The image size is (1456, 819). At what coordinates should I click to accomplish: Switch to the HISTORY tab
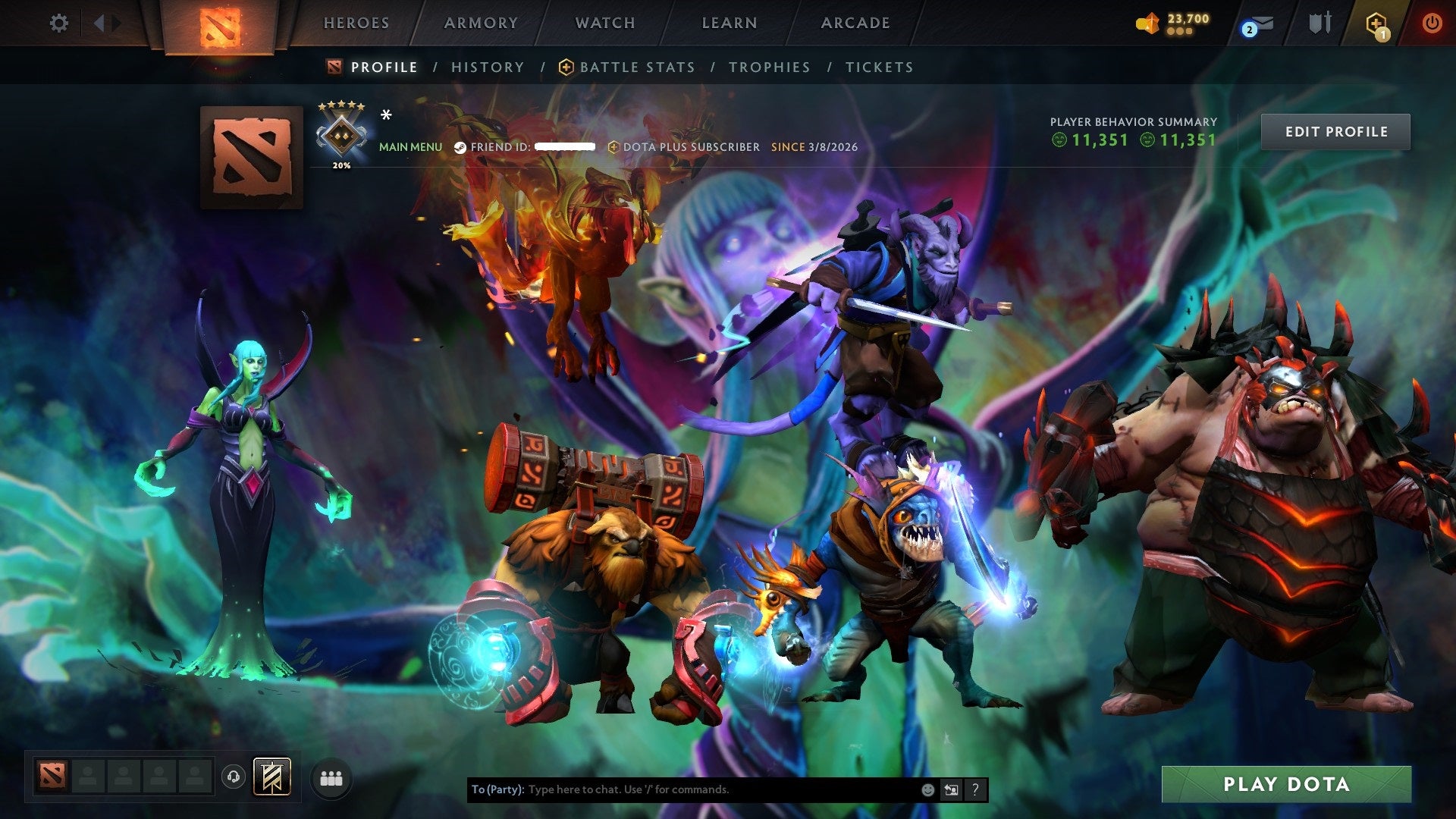[x=487, y=67]
